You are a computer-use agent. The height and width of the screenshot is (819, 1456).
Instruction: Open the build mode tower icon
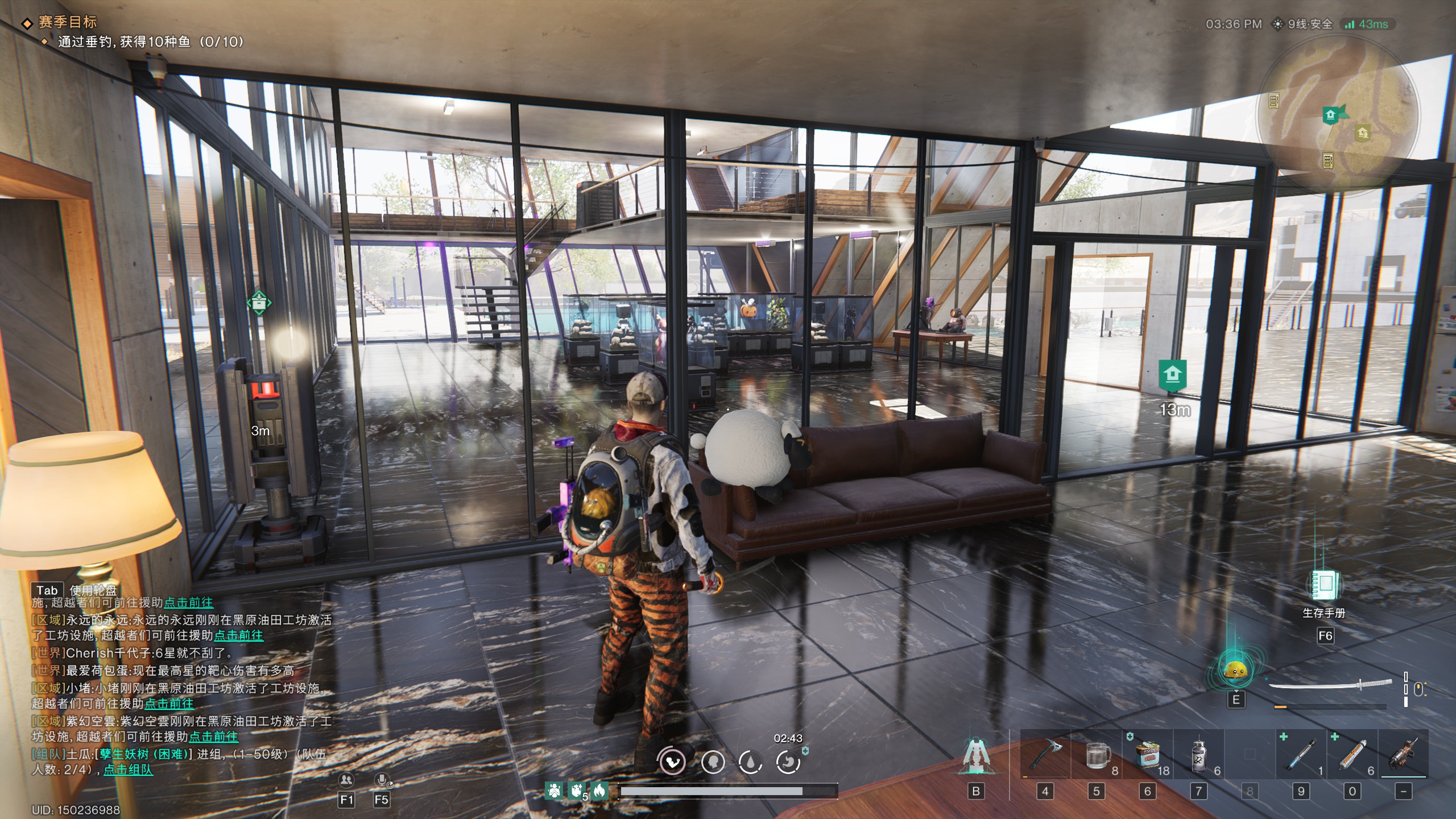[x=976, y=756]
